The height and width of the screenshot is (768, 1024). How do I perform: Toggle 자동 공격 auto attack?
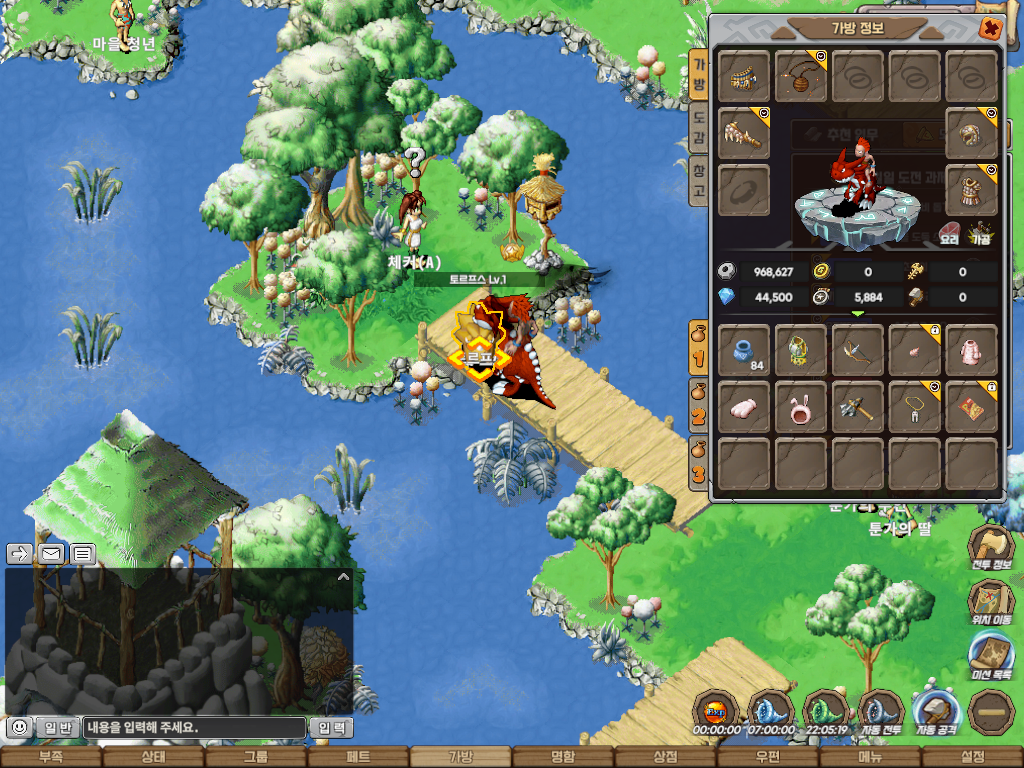tap(936, 713)
